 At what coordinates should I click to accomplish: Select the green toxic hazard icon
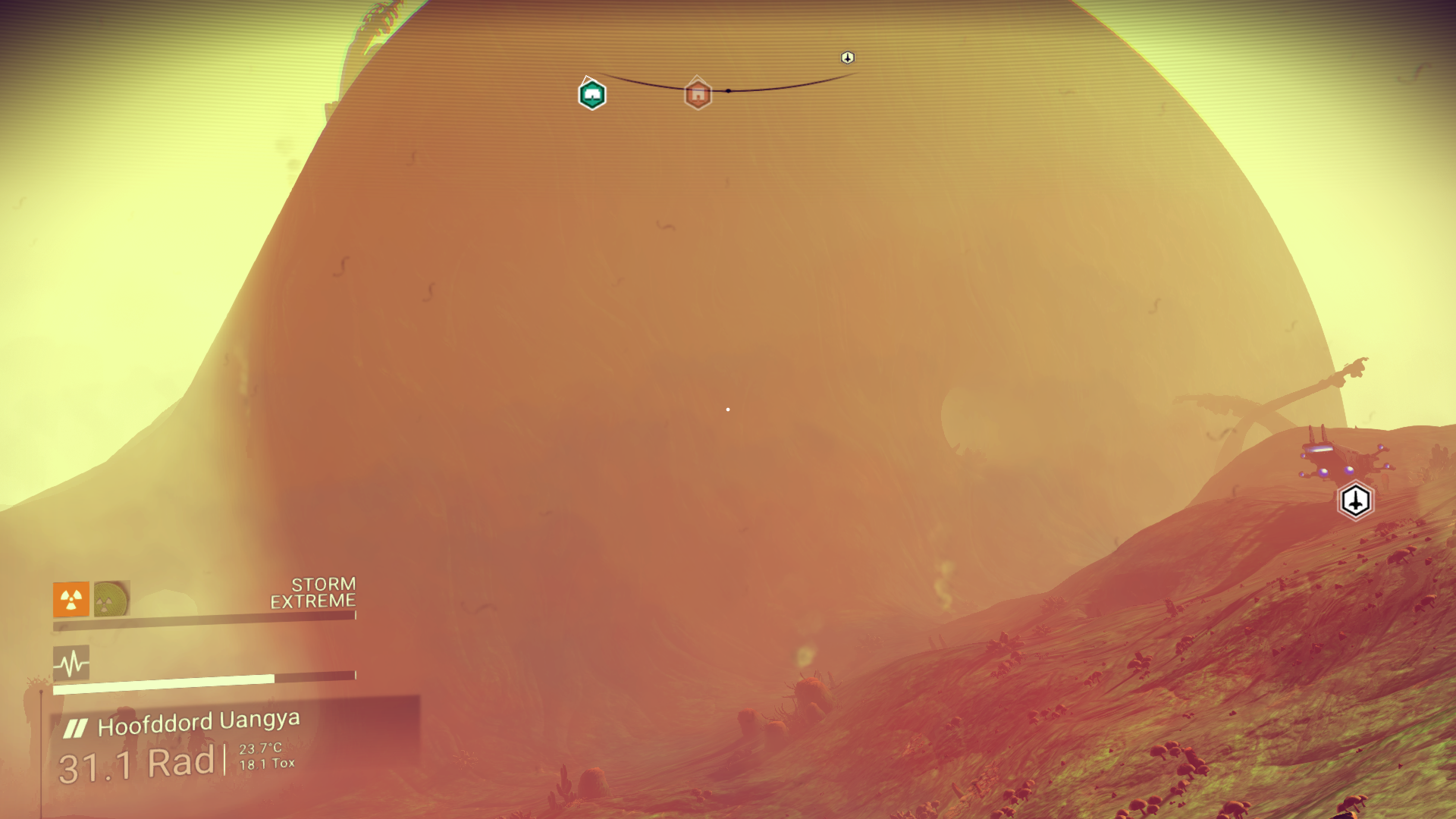point(111,599)
